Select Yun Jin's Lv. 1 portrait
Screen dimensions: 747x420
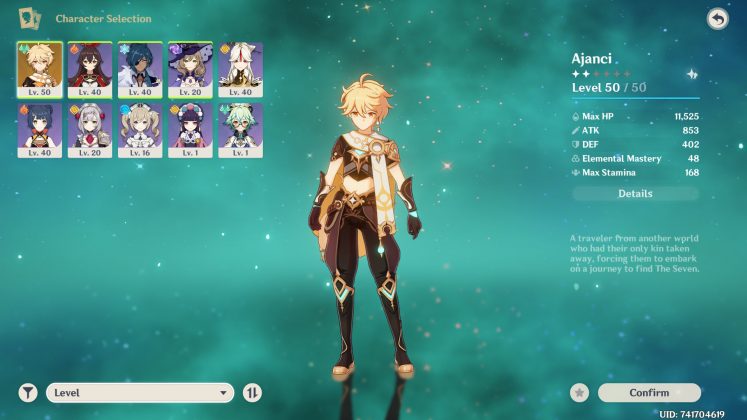(190, 130)
